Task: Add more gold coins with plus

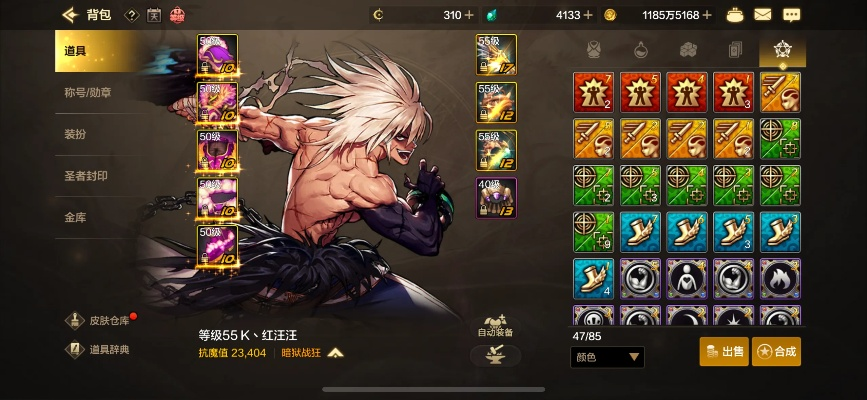Action: pos(707,15)
